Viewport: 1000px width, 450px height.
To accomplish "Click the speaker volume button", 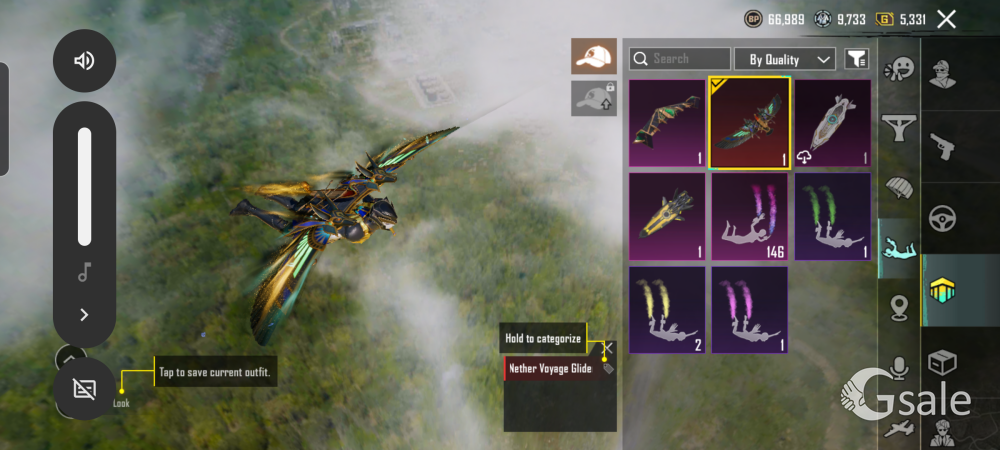I will click(84, 61).
